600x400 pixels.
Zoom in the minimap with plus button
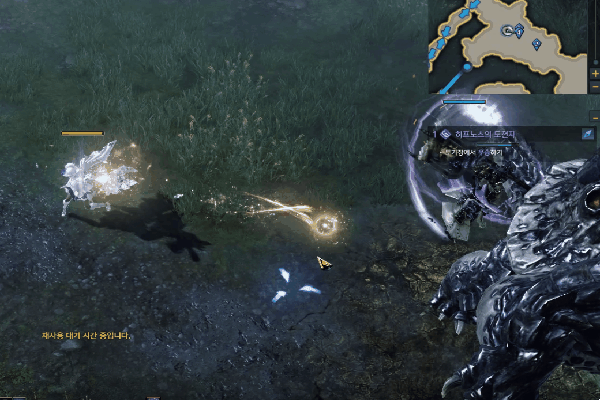coord(594,74)
